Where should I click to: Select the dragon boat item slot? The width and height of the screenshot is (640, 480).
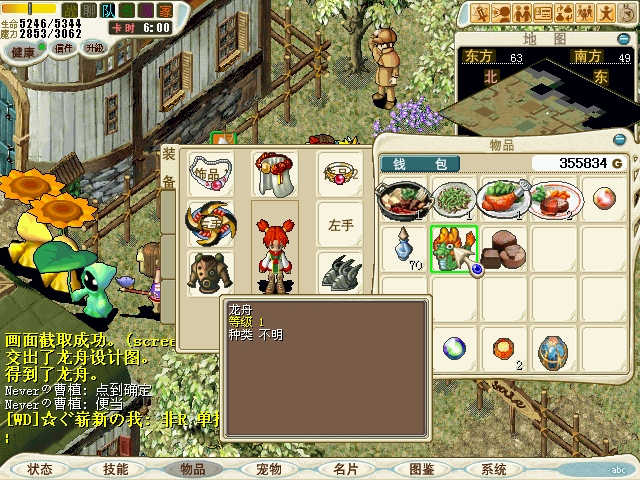point(453,247)
